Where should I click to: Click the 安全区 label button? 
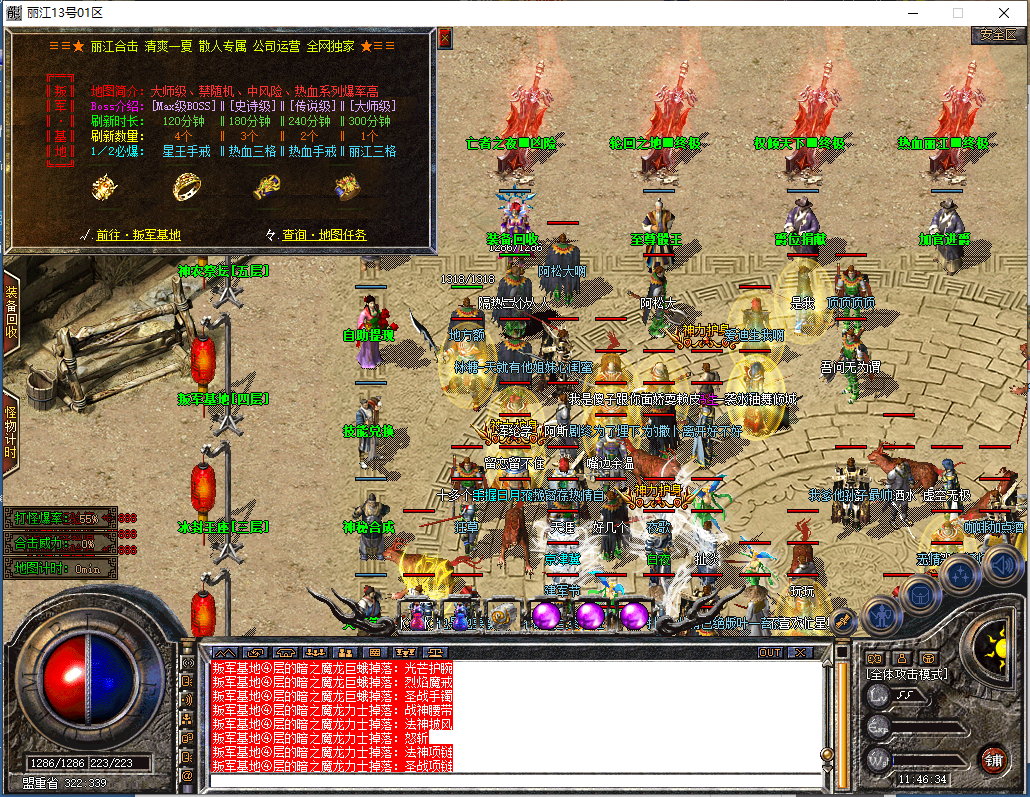tap(997, 34)
